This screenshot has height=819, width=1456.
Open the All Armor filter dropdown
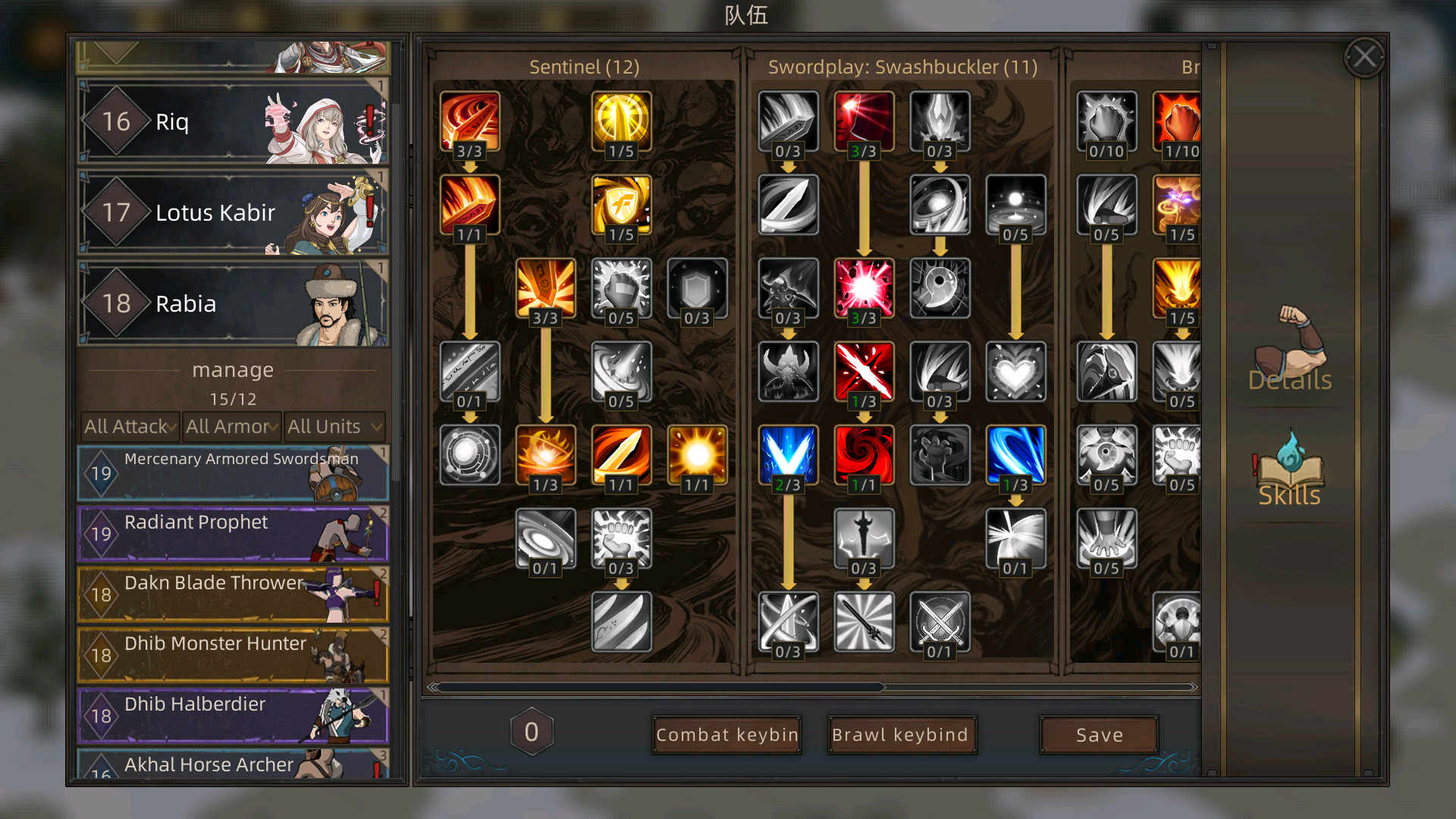(231, 426)
